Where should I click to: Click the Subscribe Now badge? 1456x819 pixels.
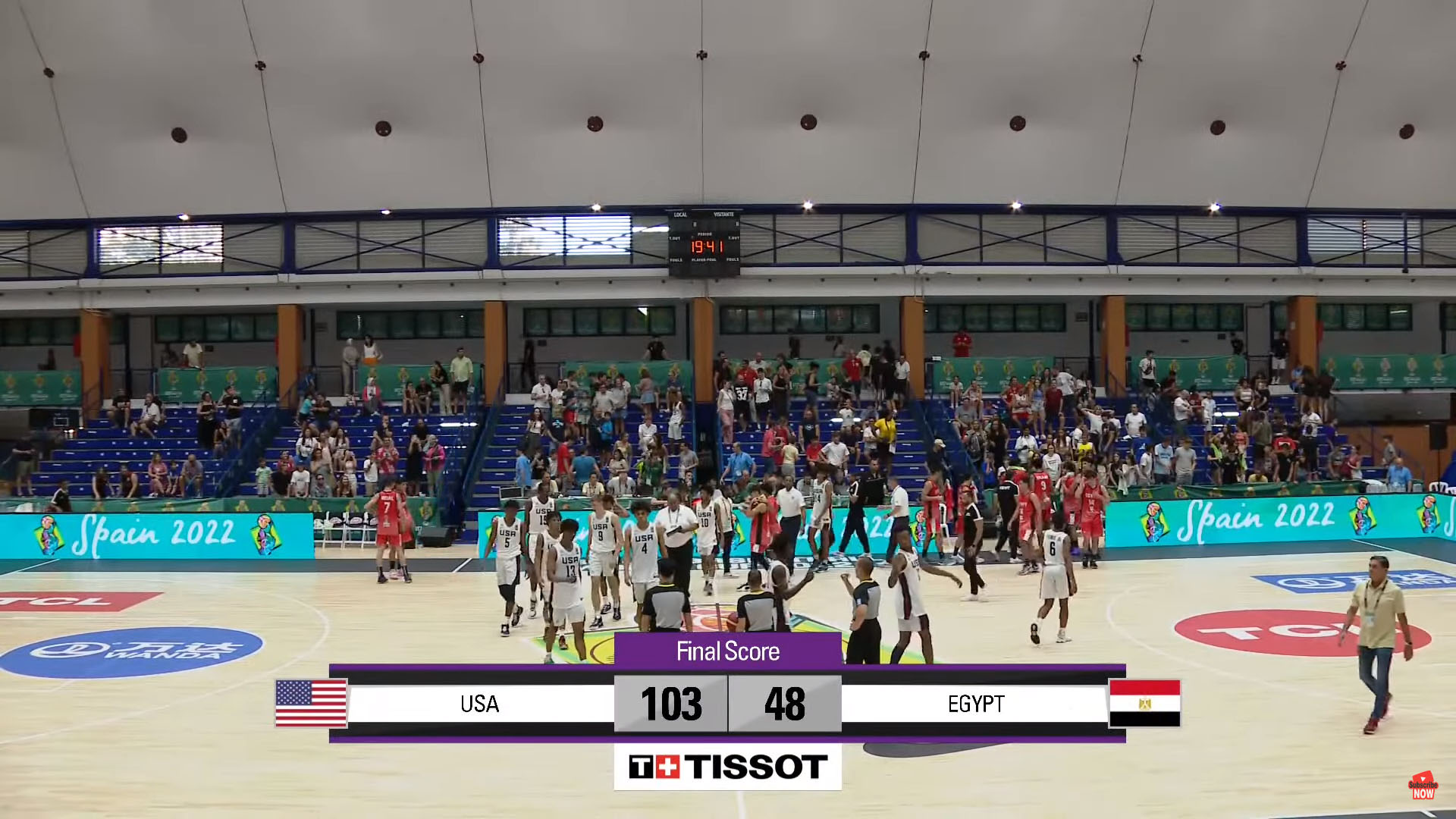coord(1423,787)
